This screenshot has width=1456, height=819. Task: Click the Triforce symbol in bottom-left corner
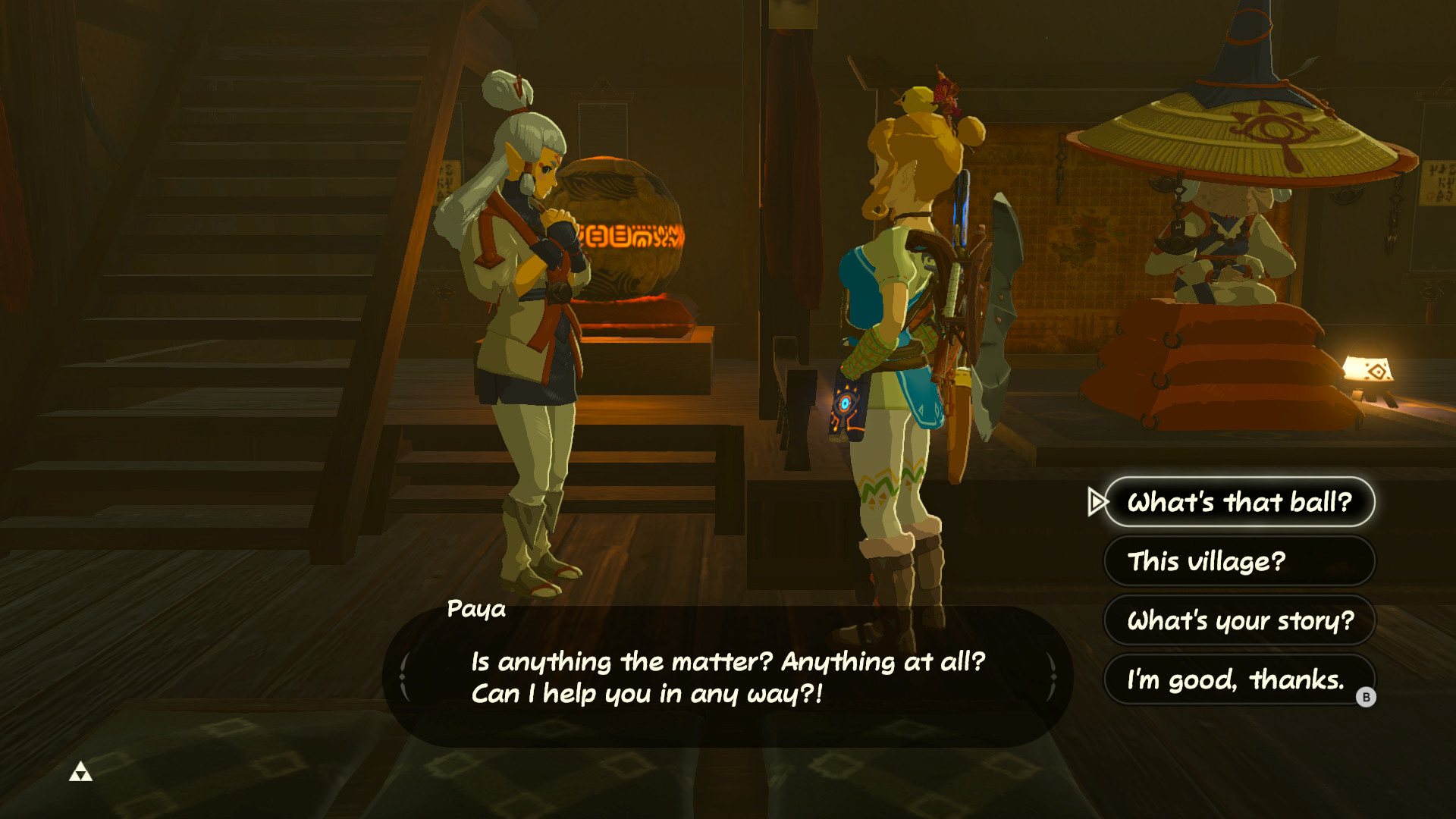point(81,773)
